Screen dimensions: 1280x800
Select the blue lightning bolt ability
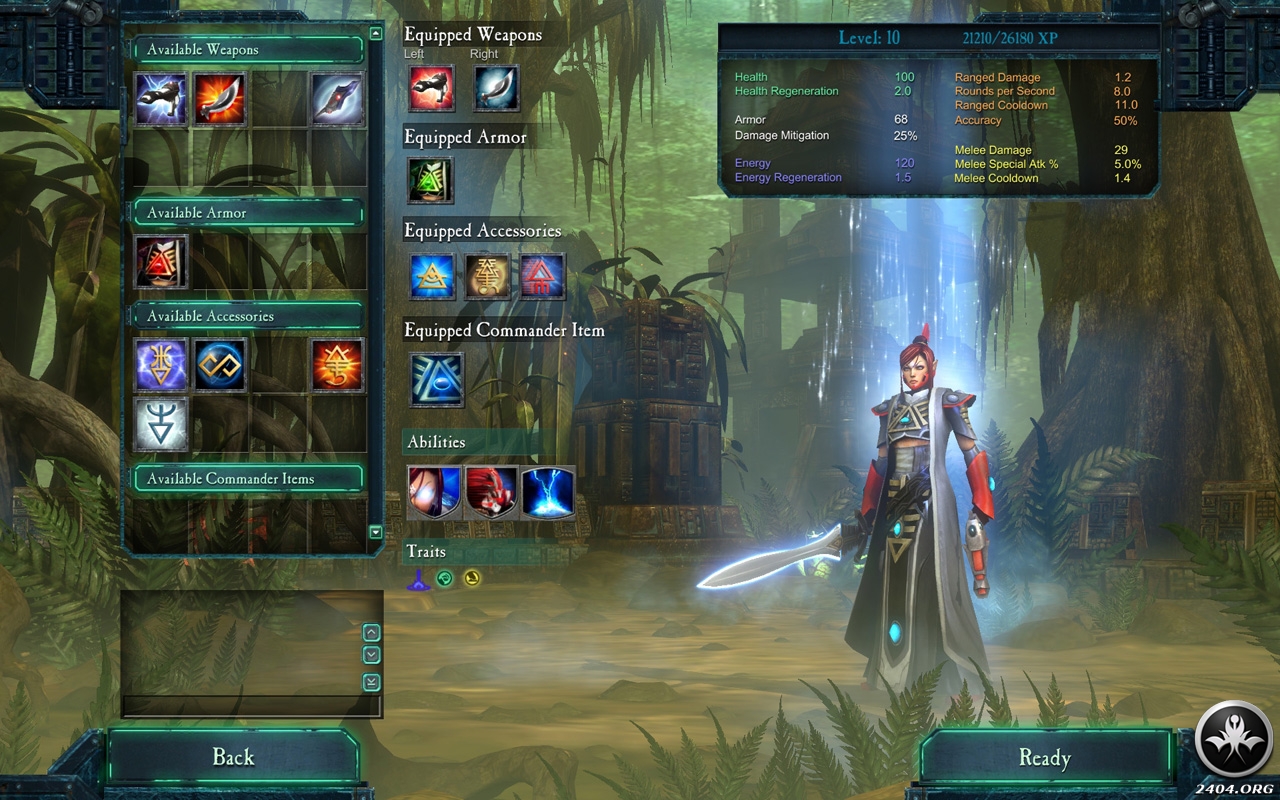[548, 492]
